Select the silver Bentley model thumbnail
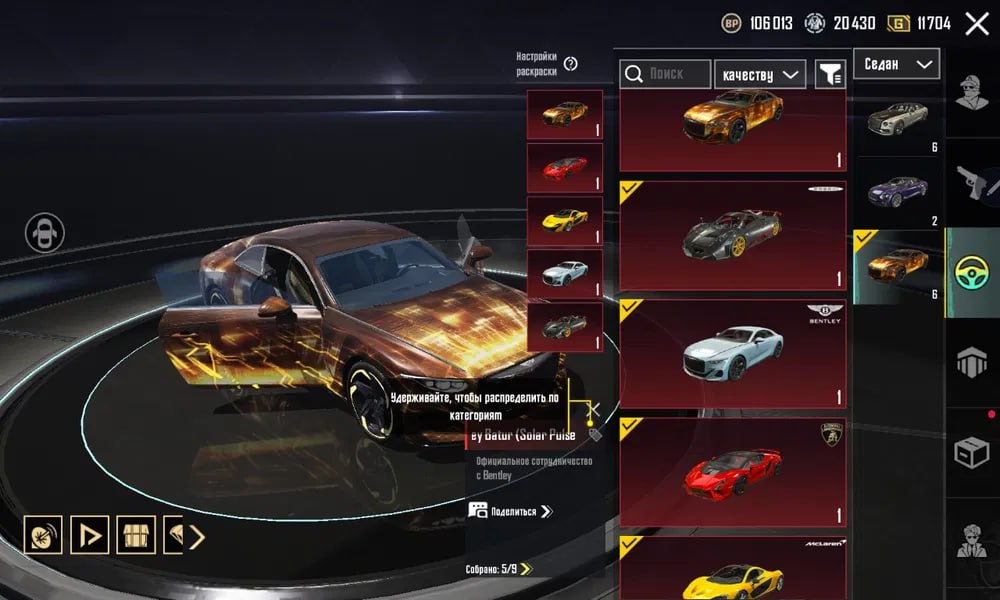 coord(898,121)
